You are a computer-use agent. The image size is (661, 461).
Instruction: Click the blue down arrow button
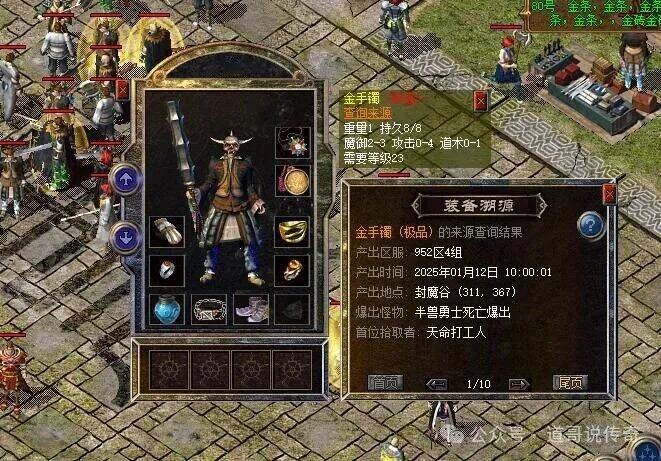click(x=126, y=237)
